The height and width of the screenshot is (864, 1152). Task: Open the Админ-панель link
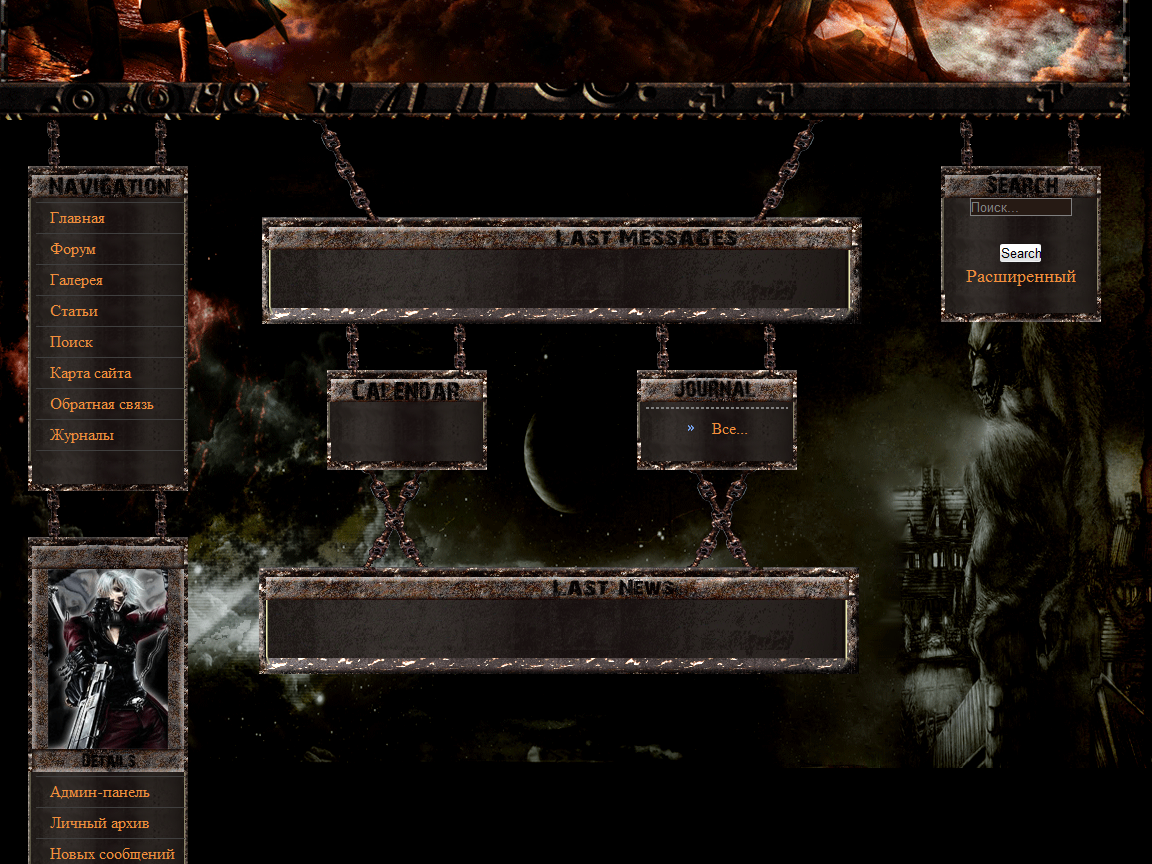click(100, 792)
